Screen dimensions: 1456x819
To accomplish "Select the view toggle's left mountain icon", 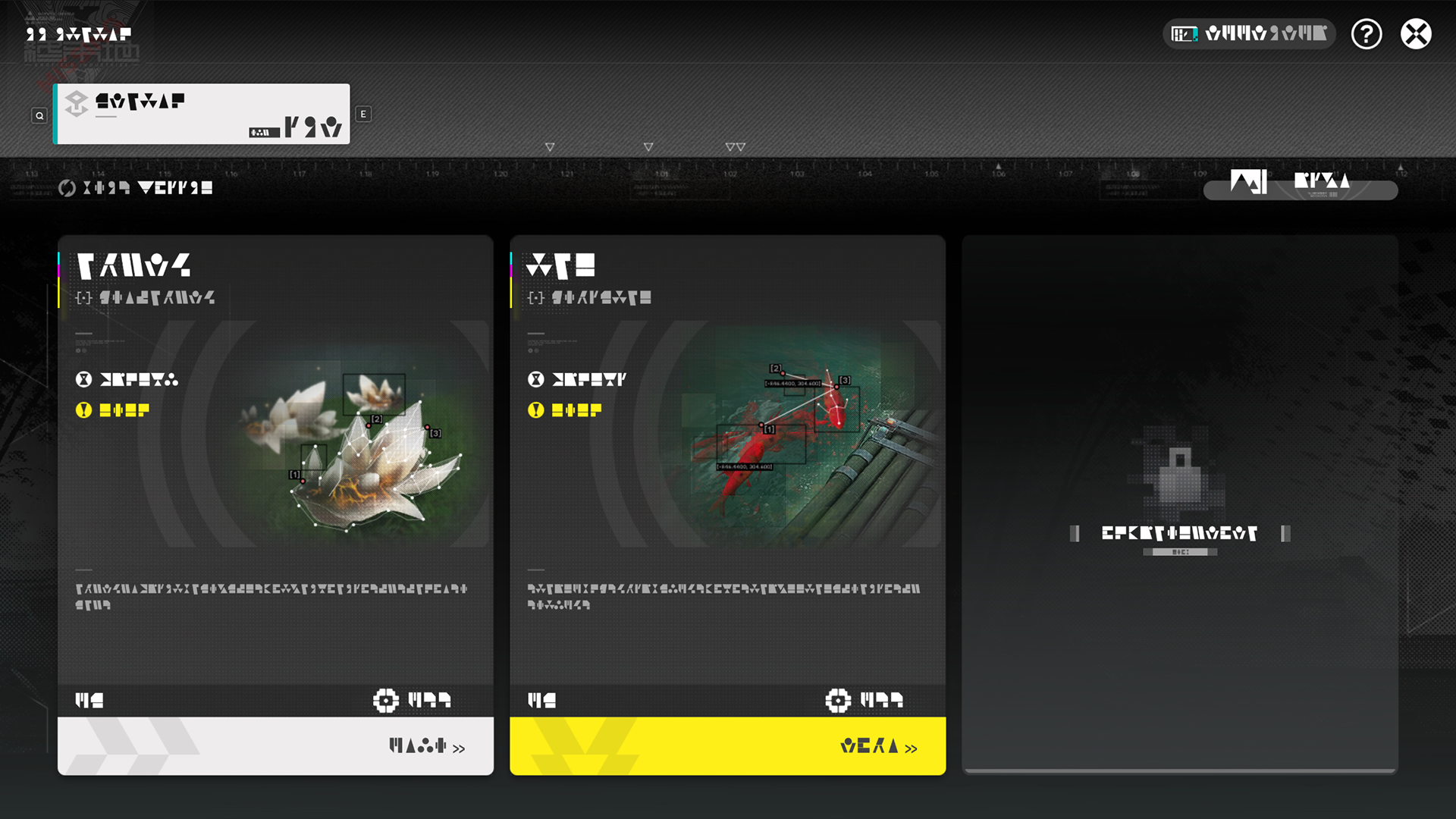I will (1247, 182).
